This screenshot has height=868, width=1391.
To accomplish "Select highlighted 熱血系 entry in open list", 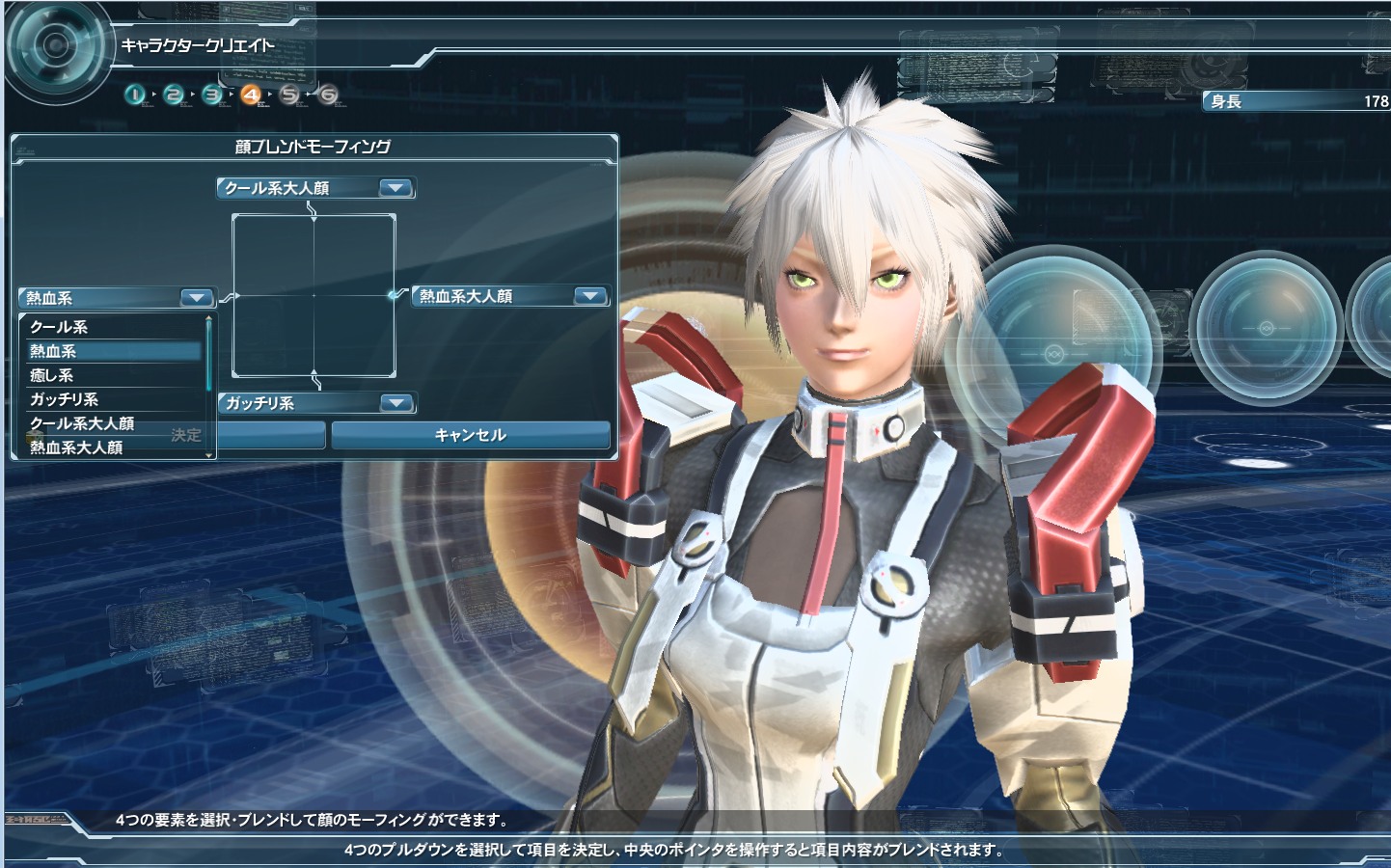I will [x=114, y=351].
